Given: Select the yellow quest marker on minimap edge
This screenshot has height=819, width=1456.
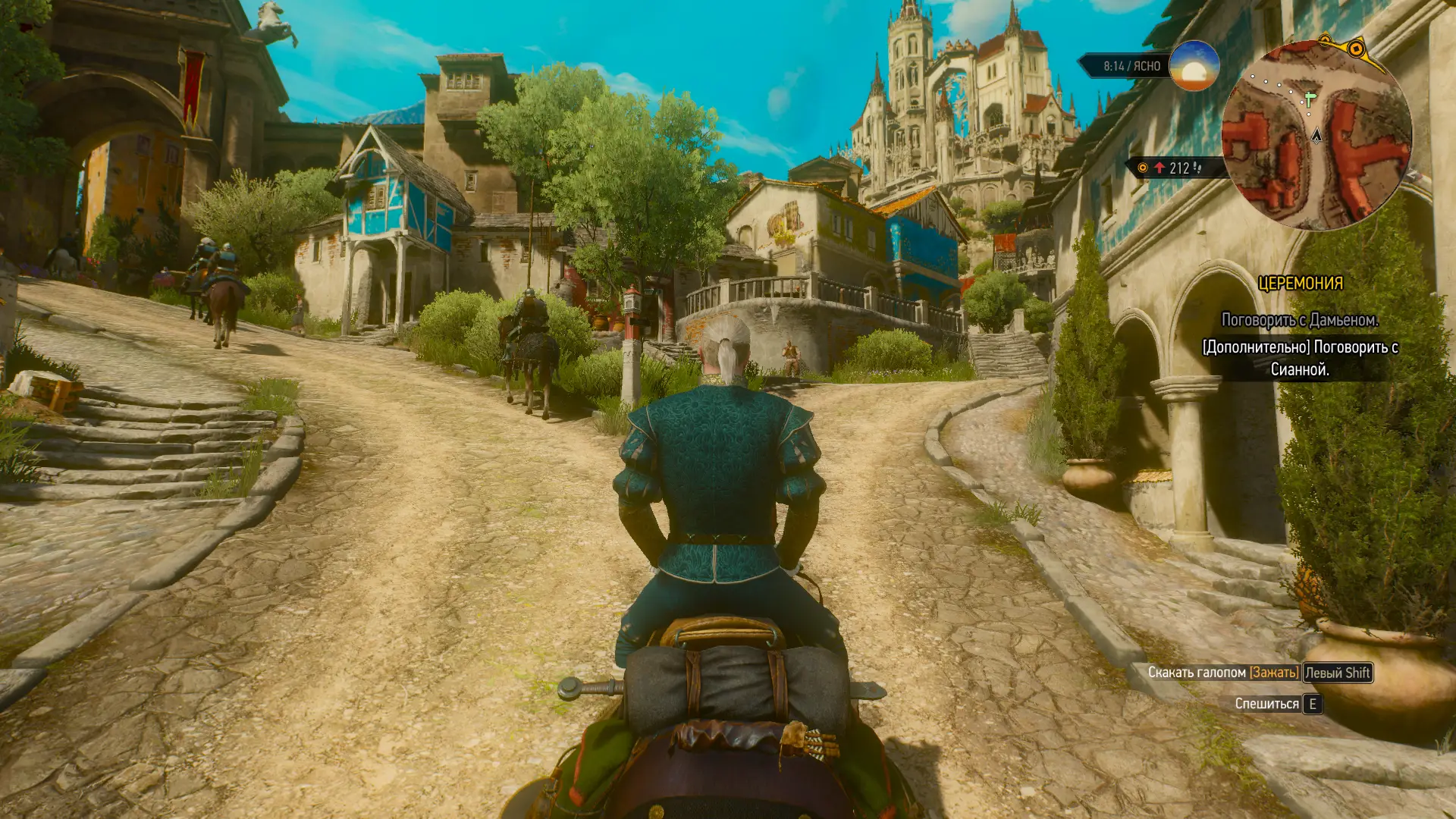Looking at the screenshot, I should point(1355,49).
